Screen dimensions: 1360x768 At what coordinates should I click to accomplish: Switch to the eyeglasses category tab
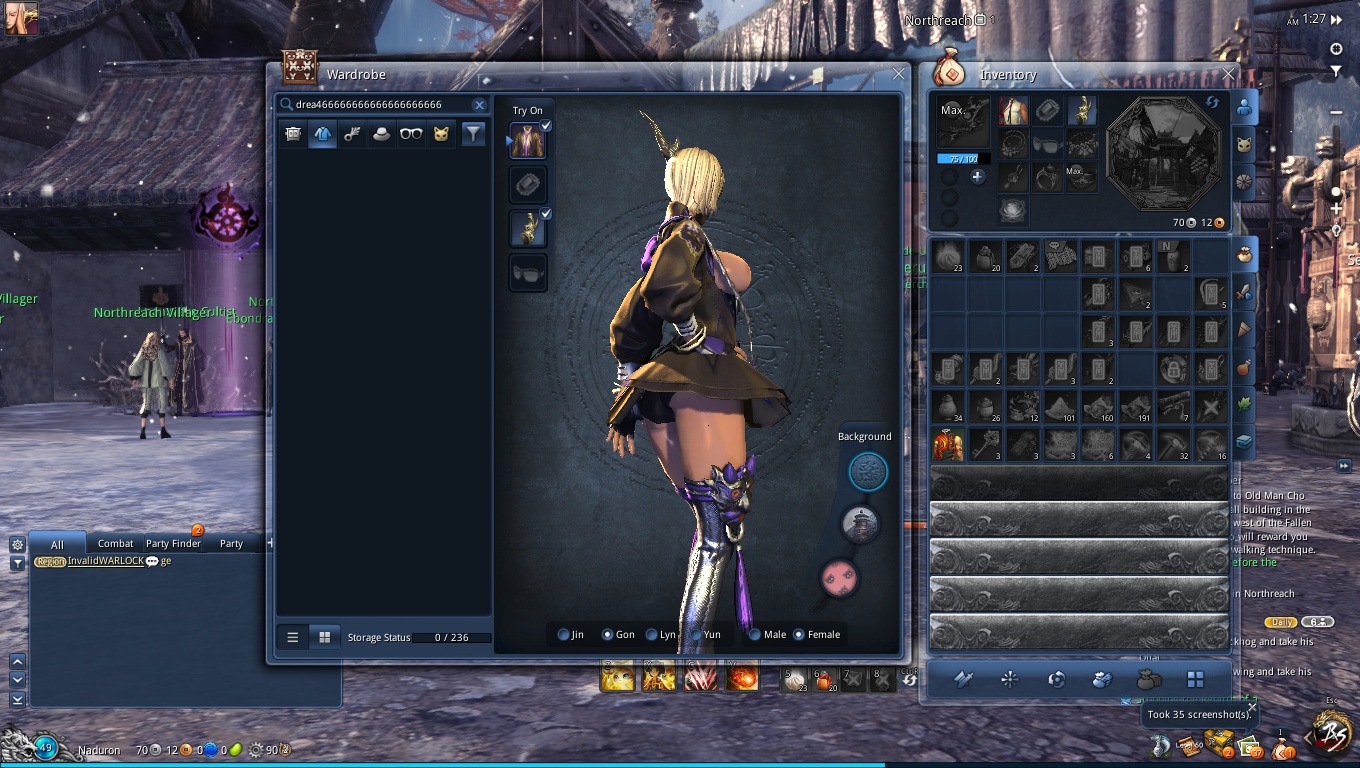tap(411, 134)
